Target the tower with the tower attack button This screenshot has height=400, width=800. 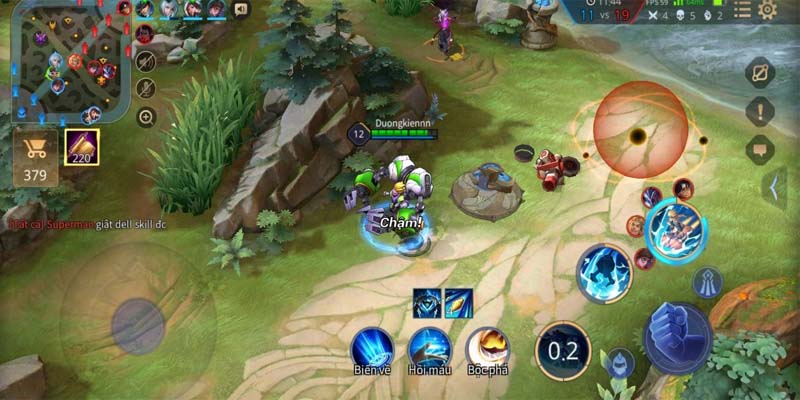708,283
